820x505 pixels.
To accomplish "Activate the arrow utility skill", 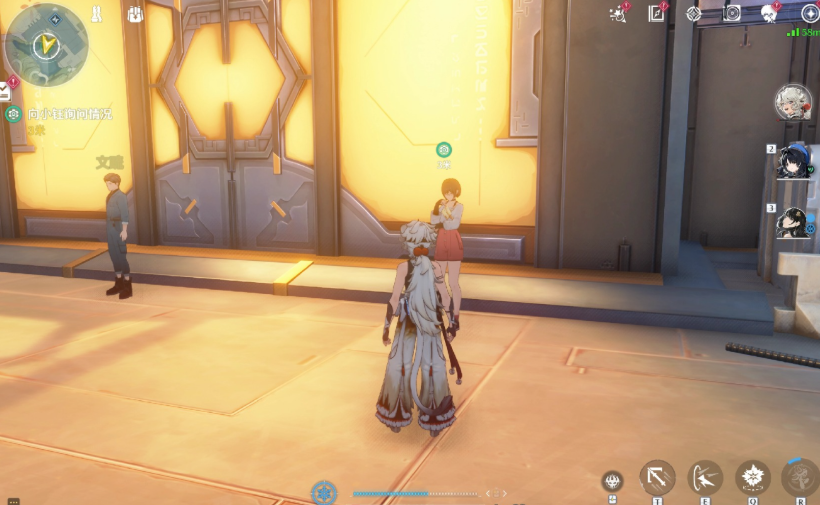I will [657, 478].
